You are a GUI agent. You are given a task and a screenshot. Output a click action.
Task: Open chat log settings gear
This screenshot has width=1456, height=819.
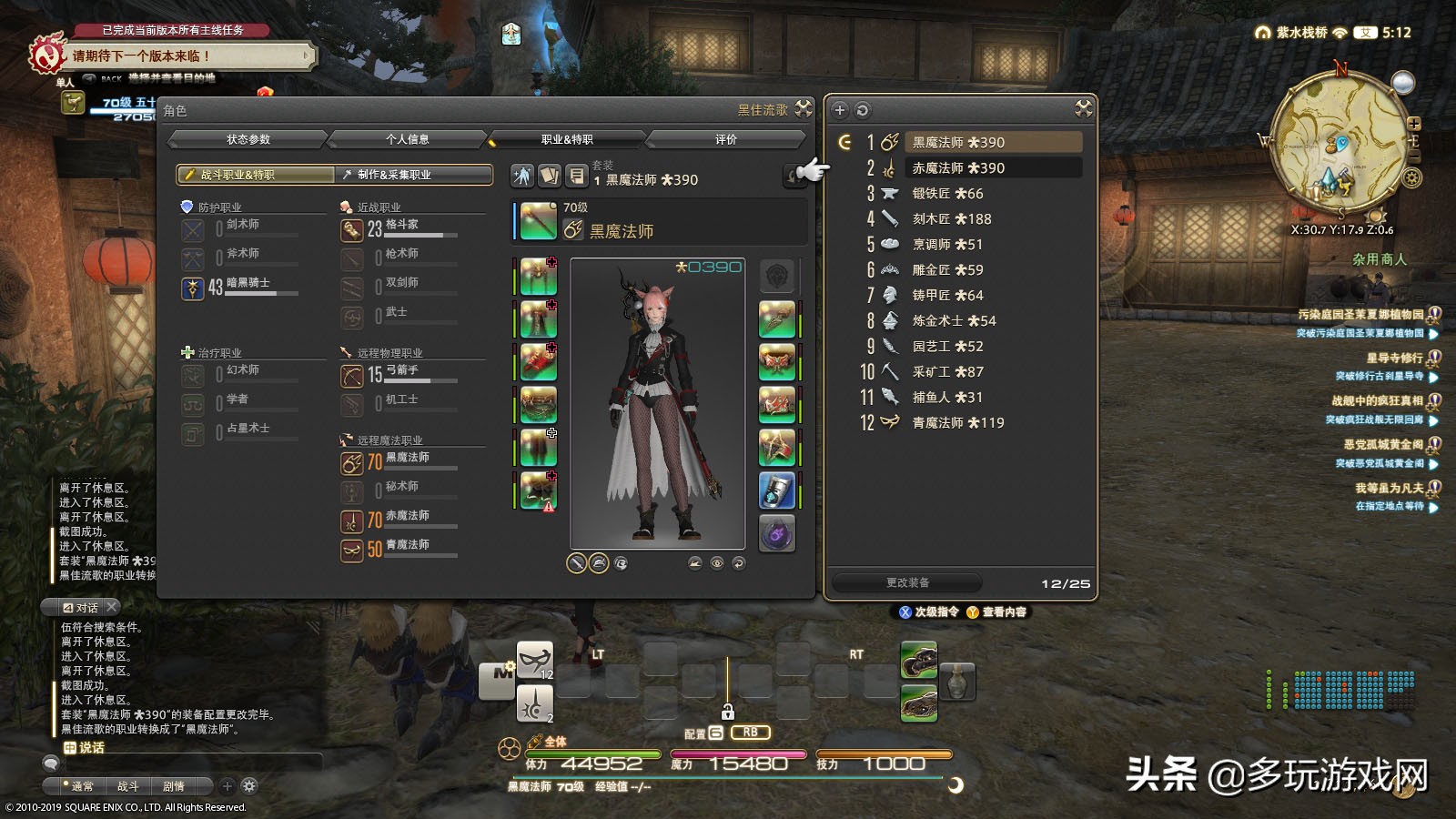click(x=249, y=786)
